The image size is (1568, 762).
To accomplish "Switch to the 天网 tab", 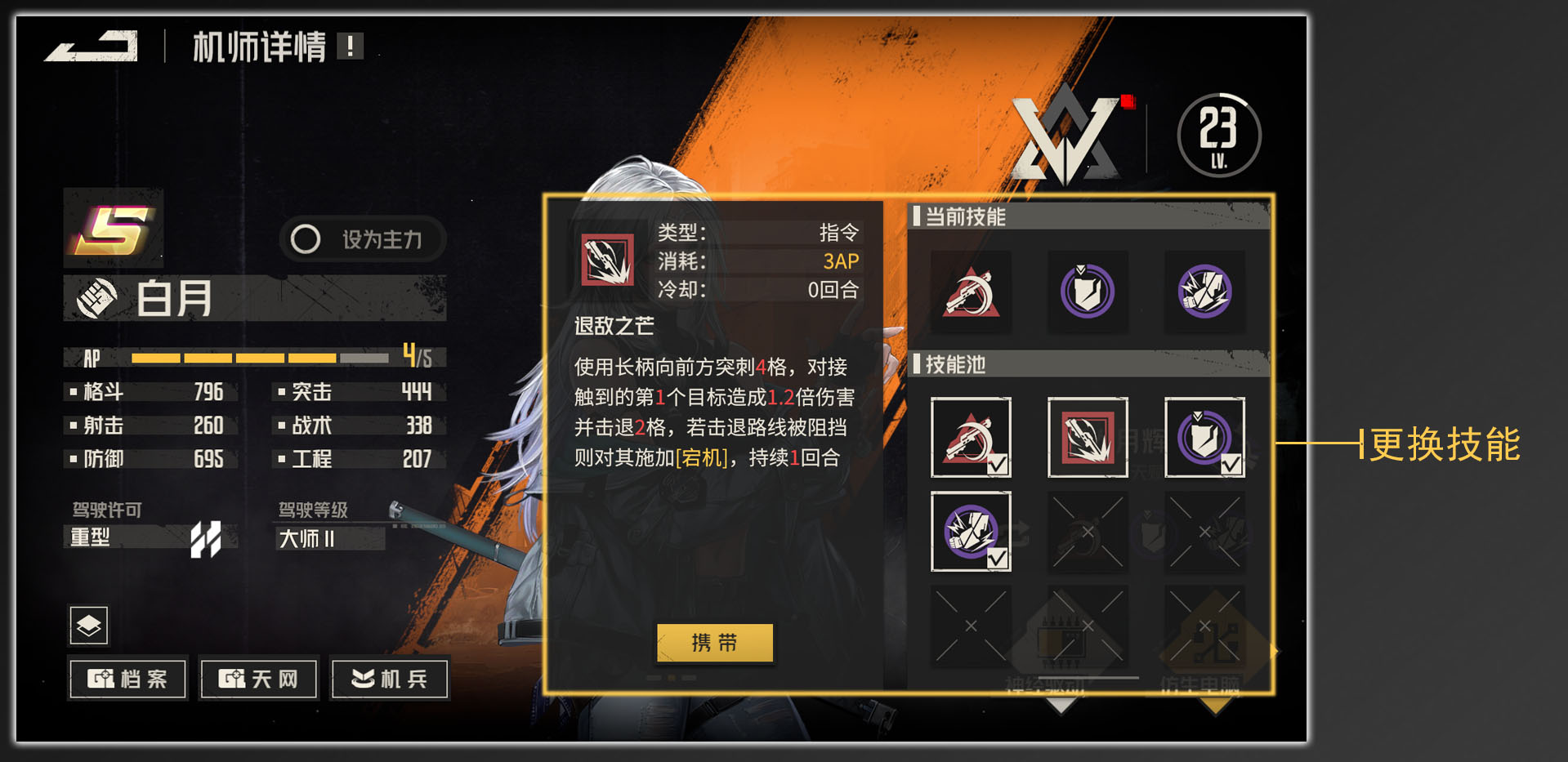I will point(257,678).
